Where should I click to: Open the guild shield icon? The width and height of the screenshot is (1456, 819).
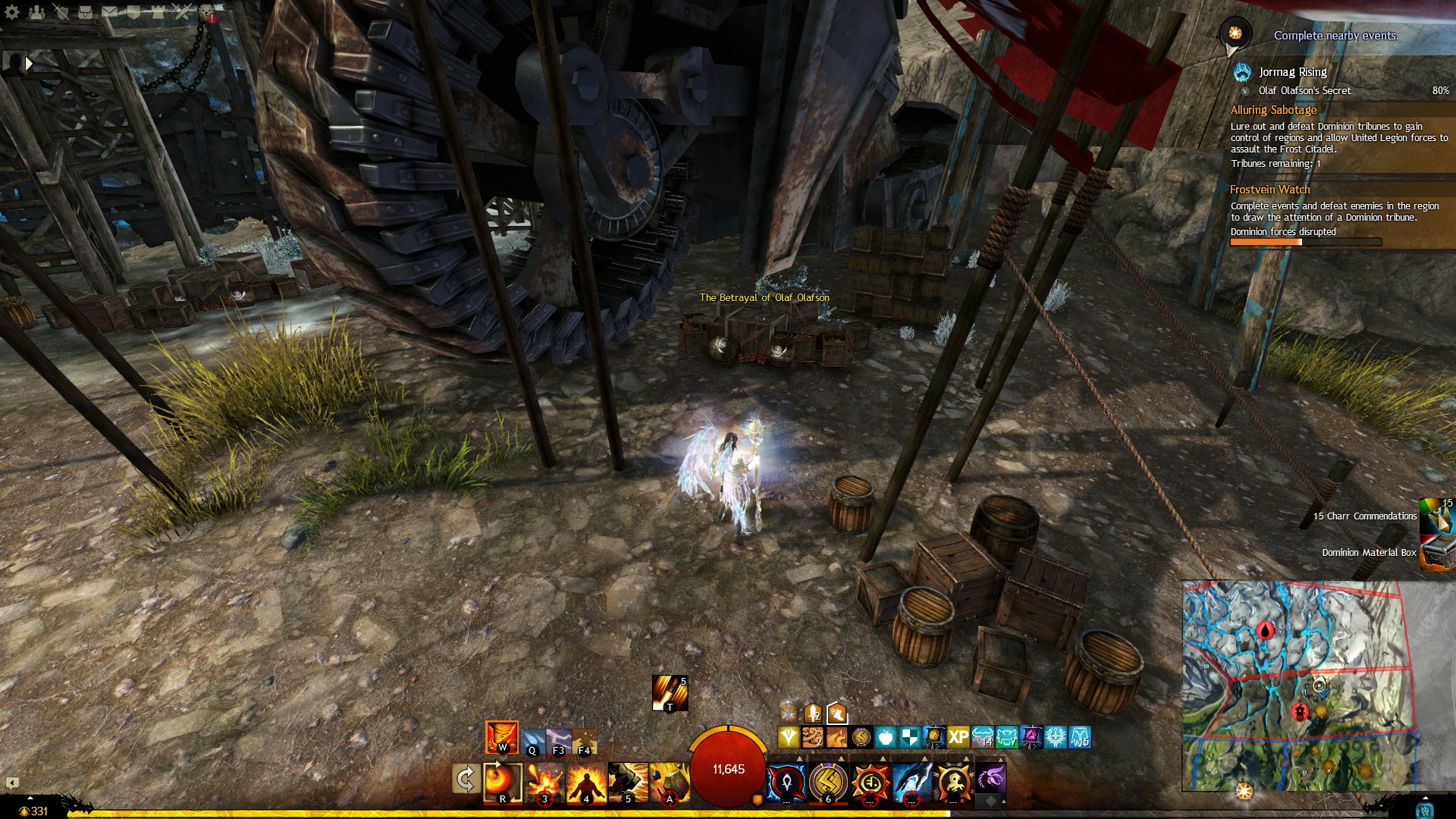tap(133, 12)
